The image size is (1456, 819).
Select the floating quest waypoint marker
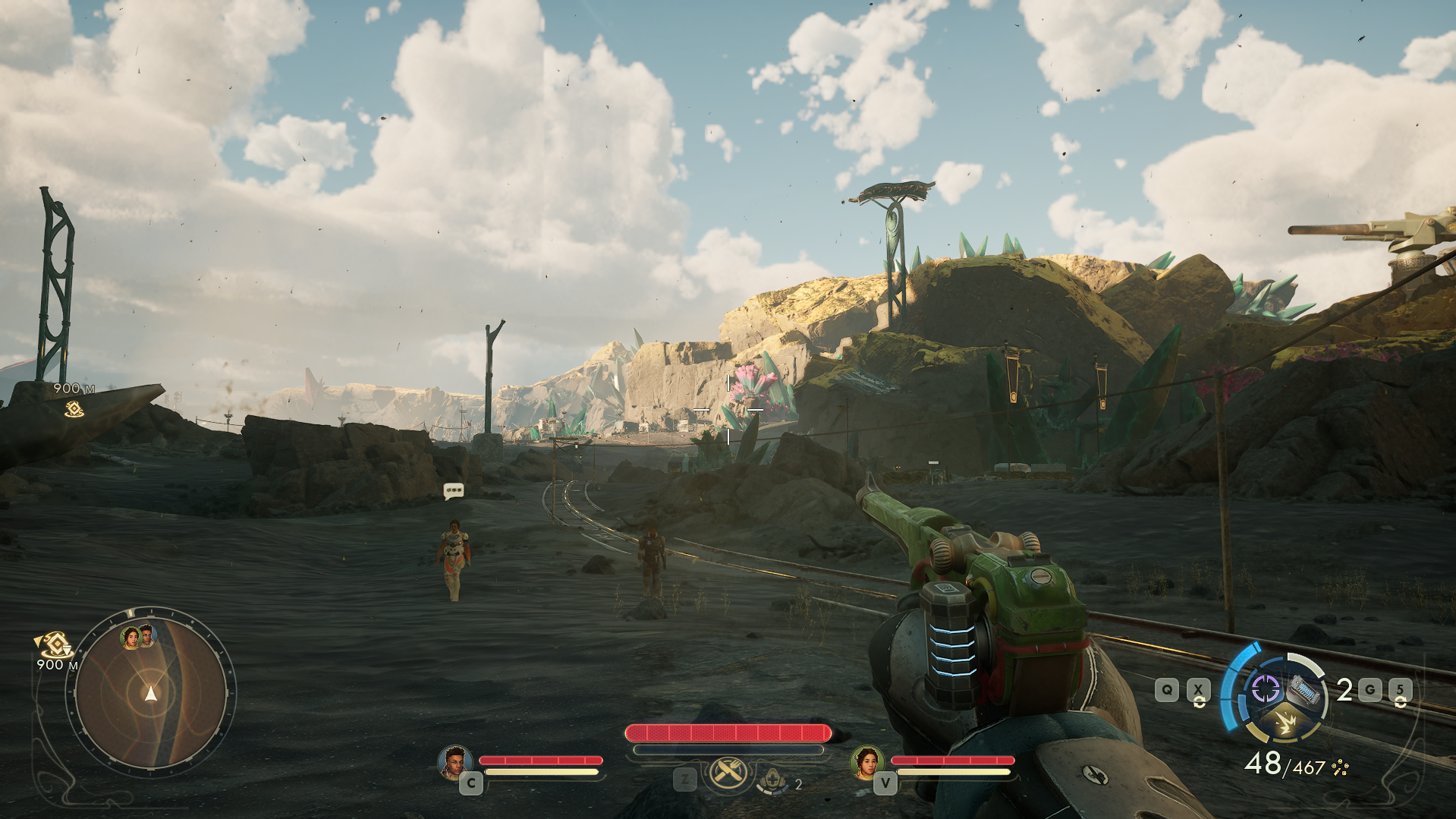pos(74,409)
